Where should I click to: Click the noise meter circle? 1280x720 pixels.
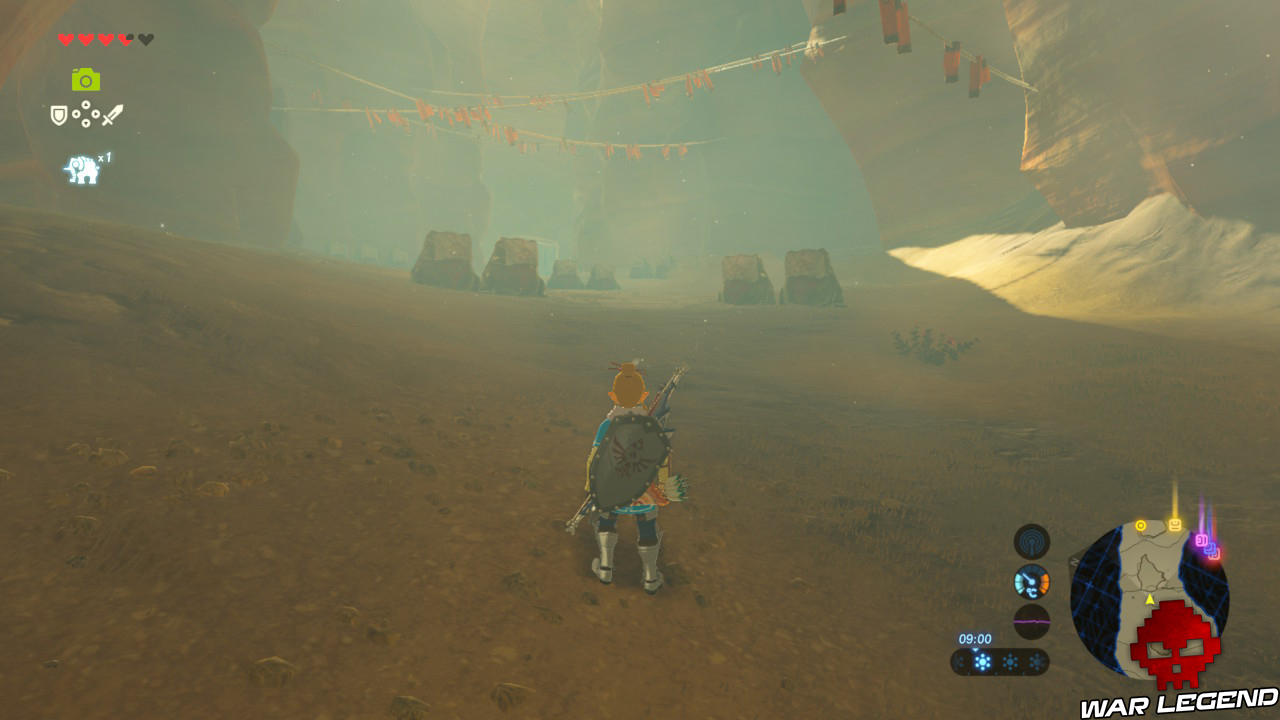pyautogui.click(x=1032, y=620)
